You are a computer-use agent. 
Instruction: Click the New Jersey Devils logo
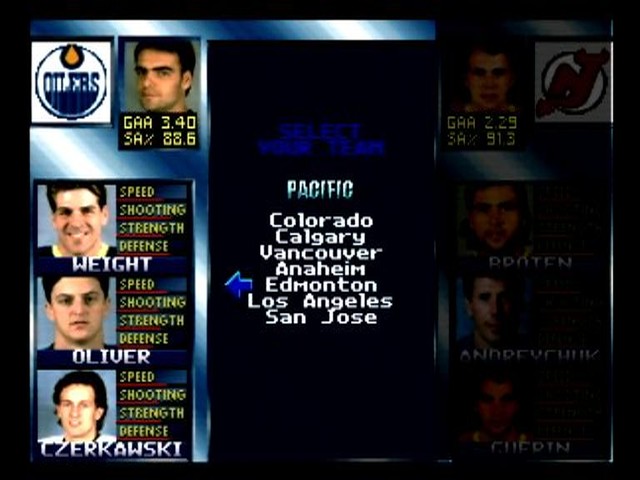coord(572,82)
